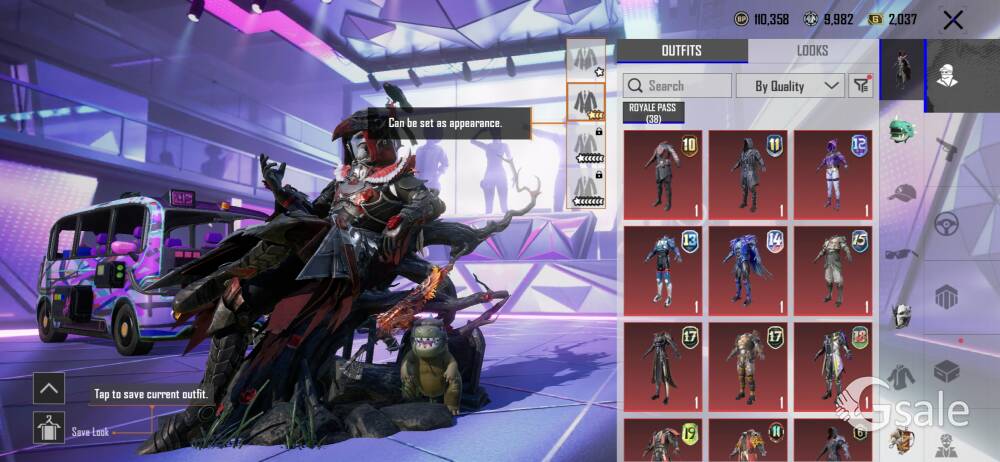Open the By Quality sort dropdown

click(790, 86)
